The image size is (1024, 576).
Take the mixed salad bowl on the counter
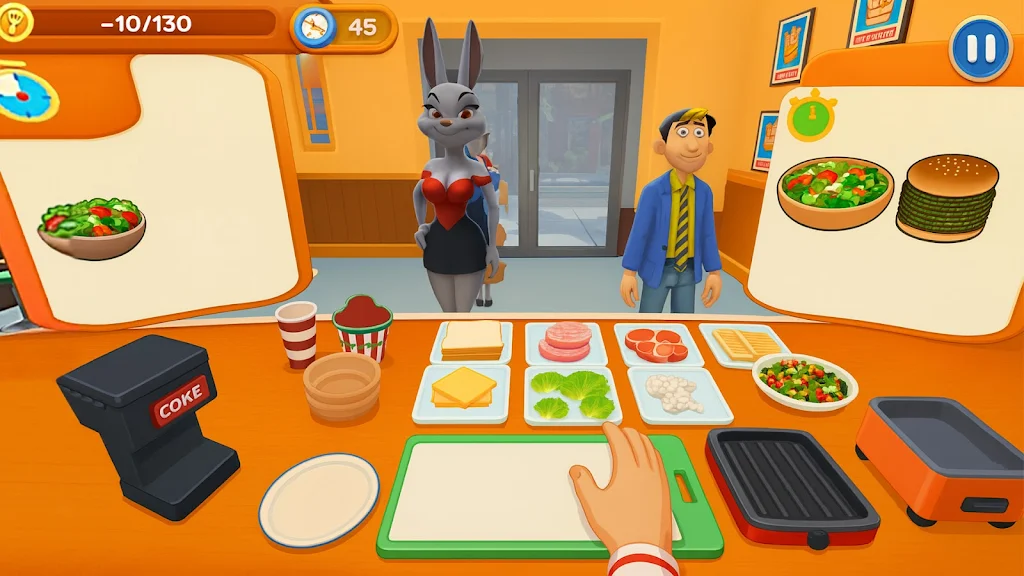click(x=804, y=381)
